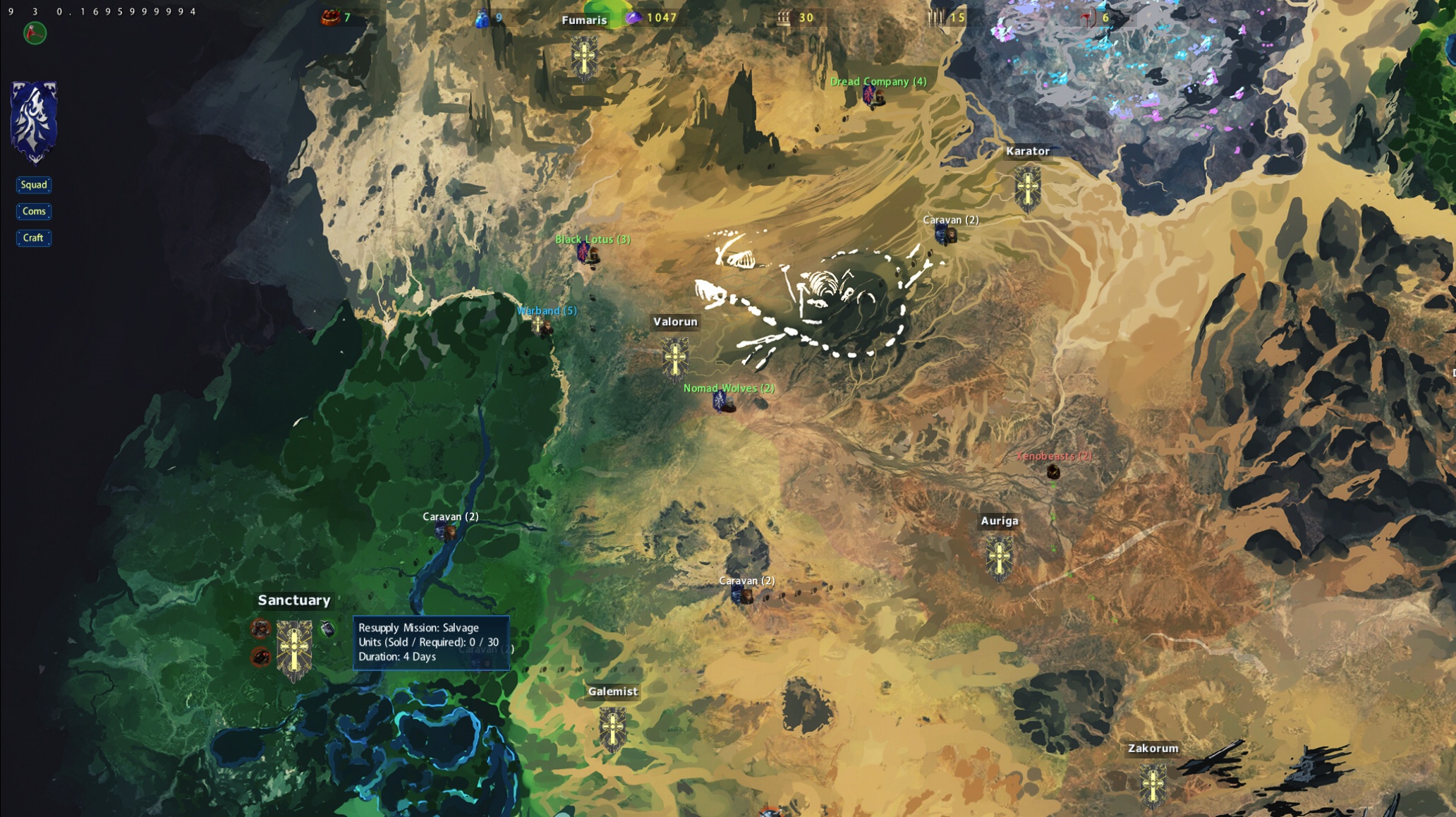The height and width of the screenshot is (817, 1456).
Task: Open the Coms panel
Action: pos(34,212)
